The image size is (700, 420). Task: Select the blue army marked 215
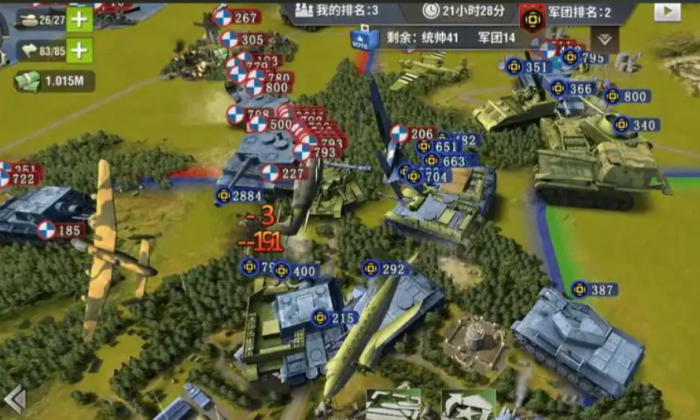coord(333,318)
